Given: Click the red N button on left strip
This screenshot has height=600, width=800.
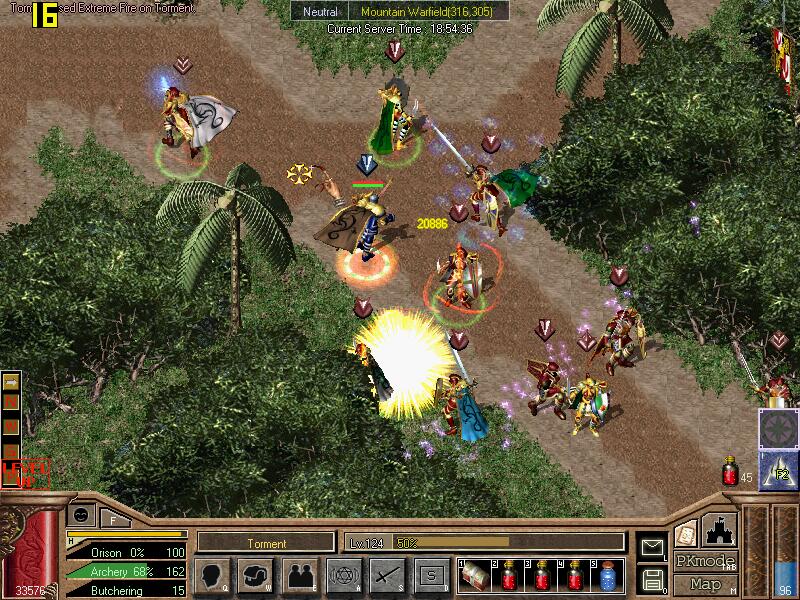Looking at the screenshot, I should (11, 403).
